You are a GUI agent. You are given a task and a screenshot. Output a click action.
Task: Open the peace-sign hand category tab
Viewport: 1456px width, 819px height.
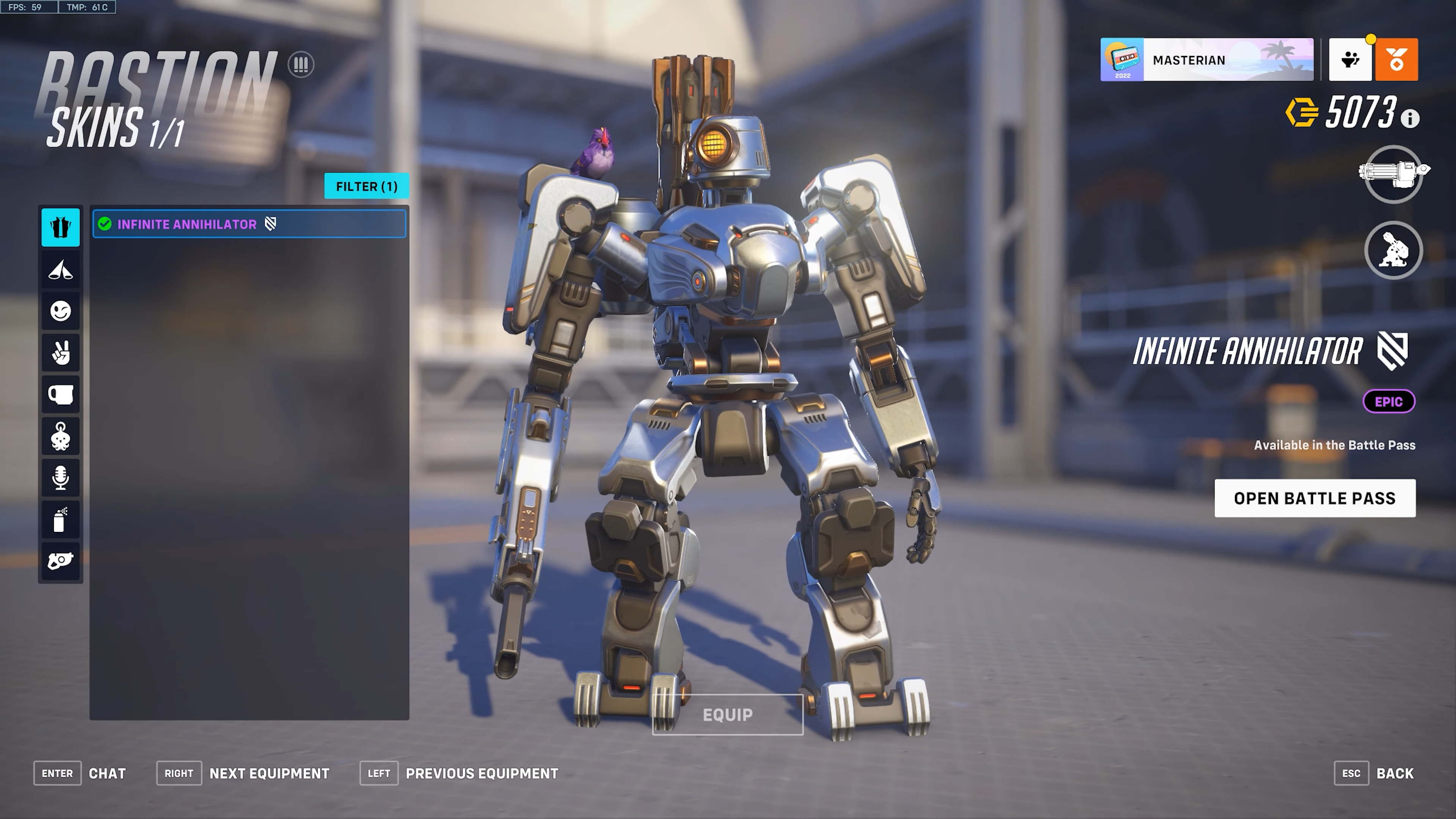point(61,353)
